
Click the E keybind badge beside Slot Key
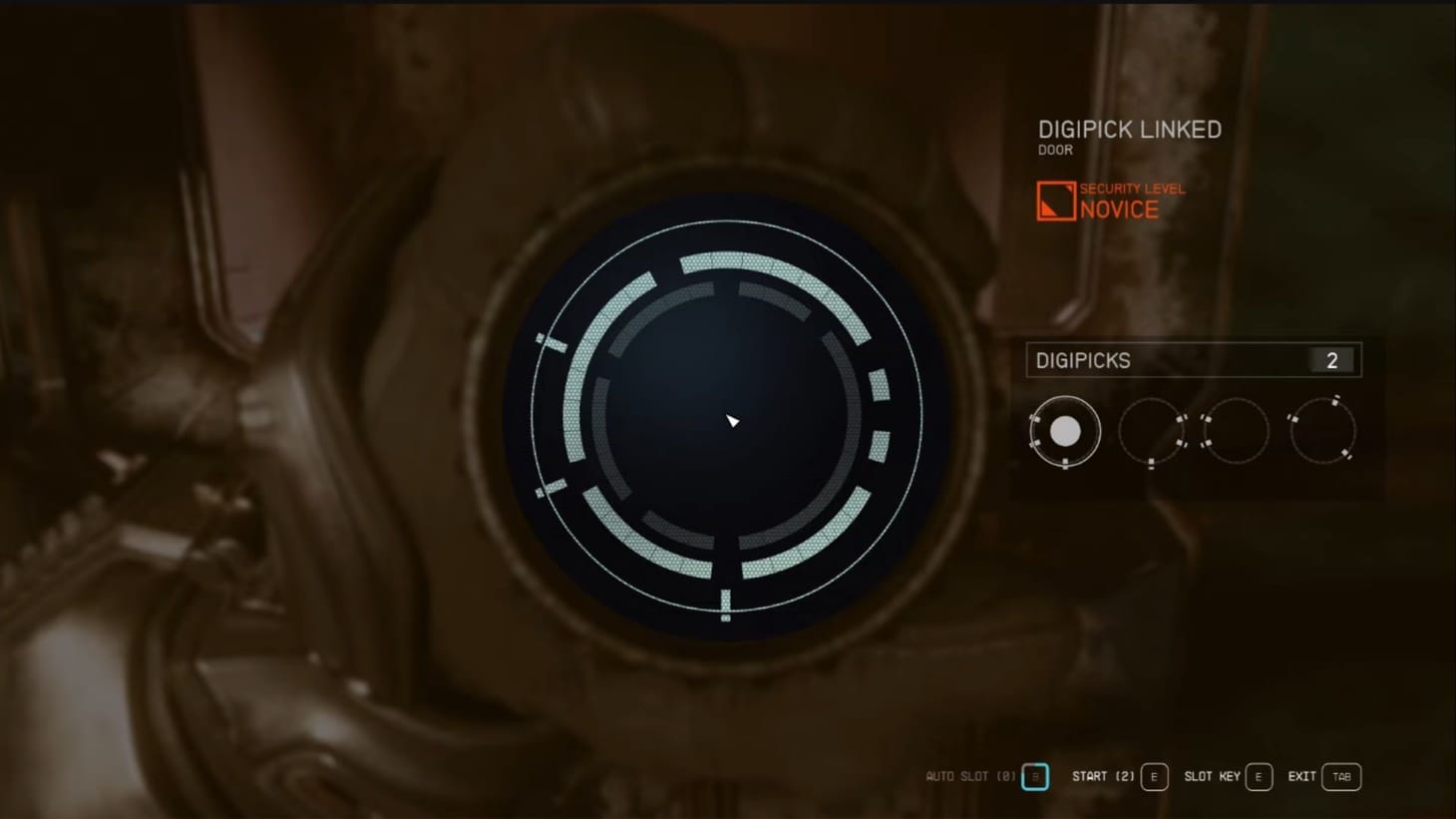coord(1259,775)
